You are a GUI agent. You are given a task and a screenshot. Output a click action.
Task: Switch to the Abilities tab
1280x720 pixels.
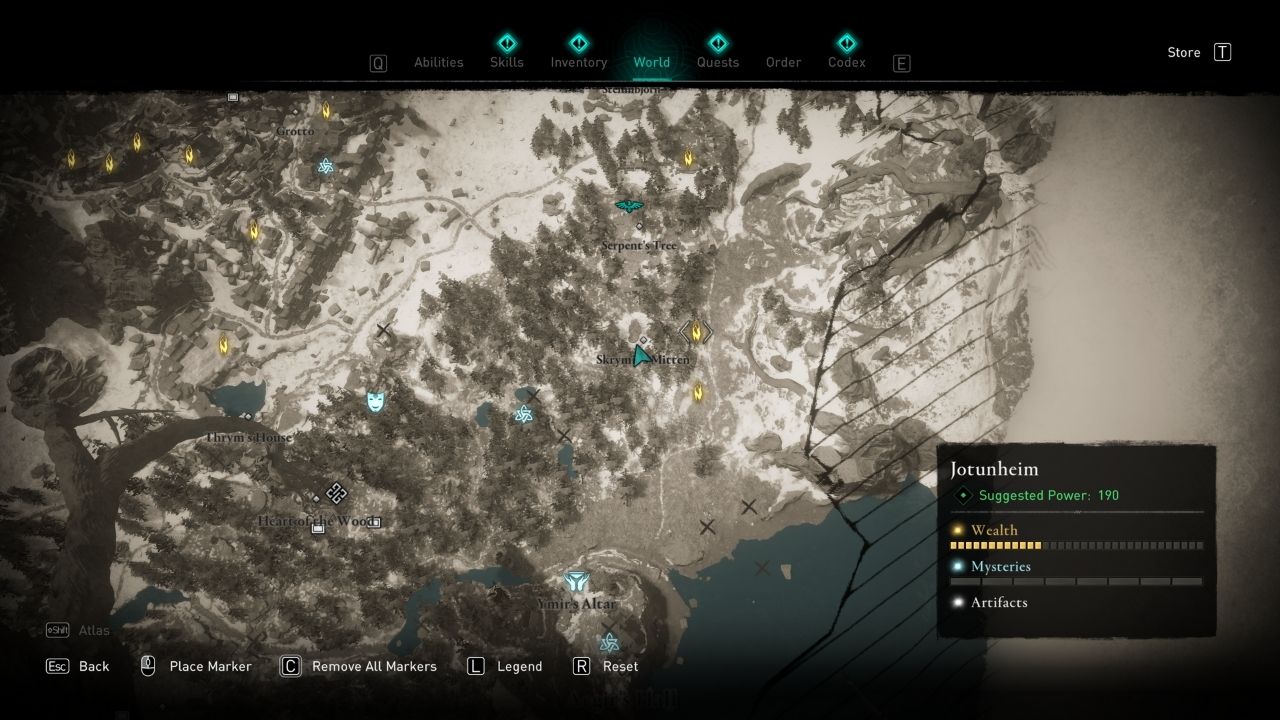click(438, 62)
